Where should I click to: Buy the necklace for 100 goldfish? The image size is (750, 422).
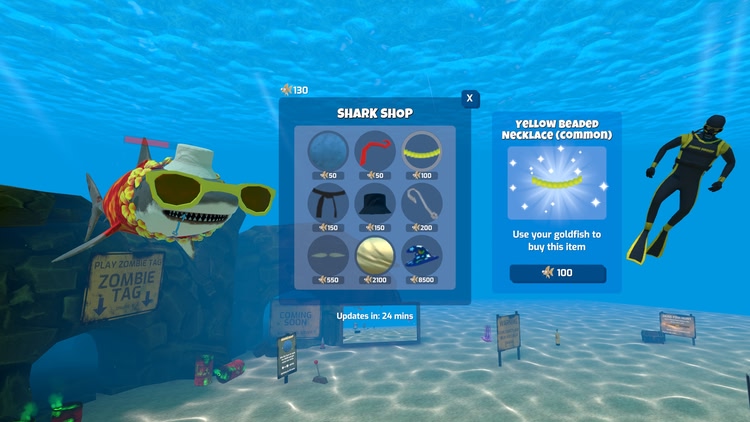pyautogui.click(x=557, y=273)
